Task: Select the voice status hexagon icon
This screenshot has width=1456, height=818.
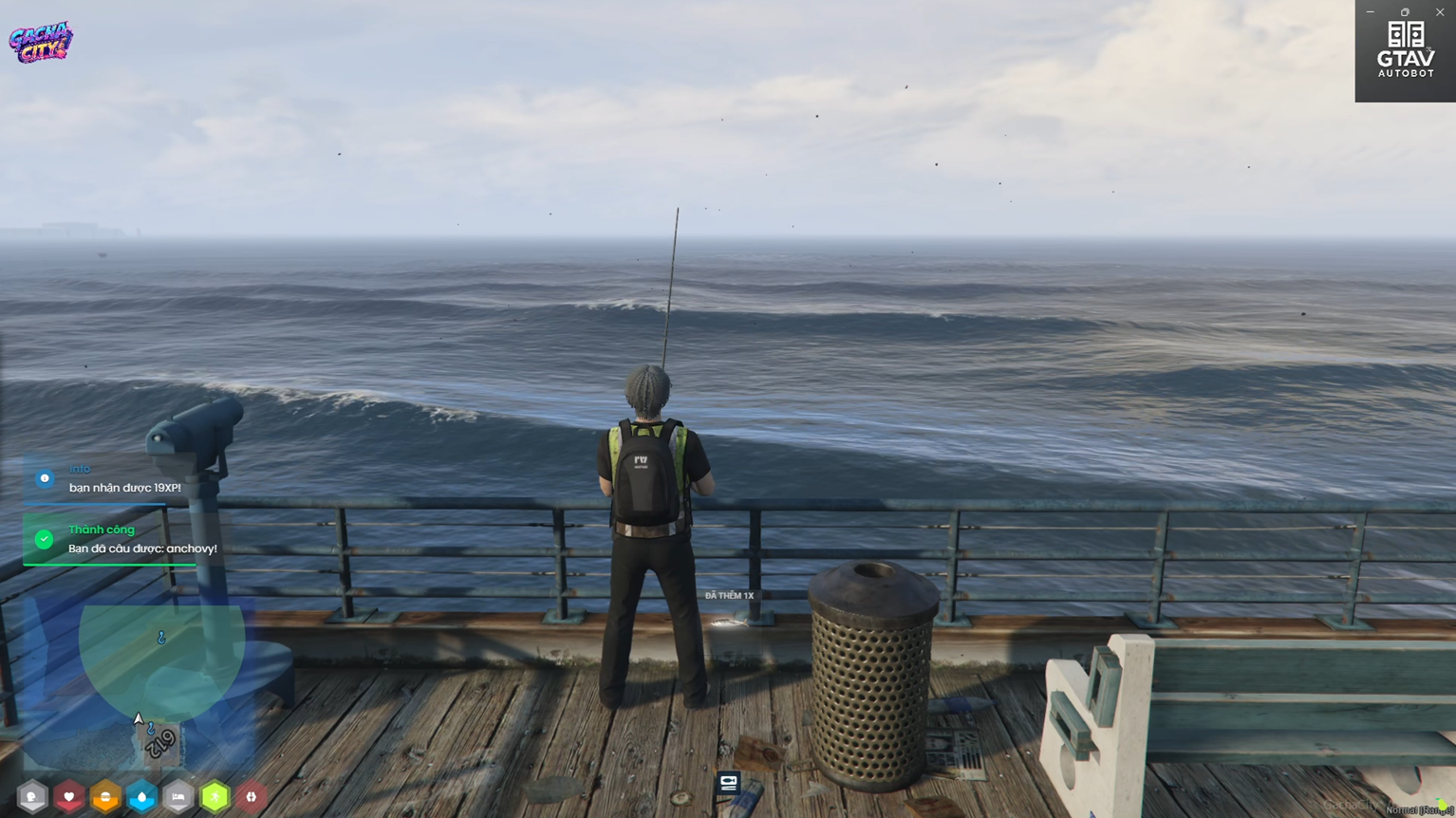Action: (32, 797)
